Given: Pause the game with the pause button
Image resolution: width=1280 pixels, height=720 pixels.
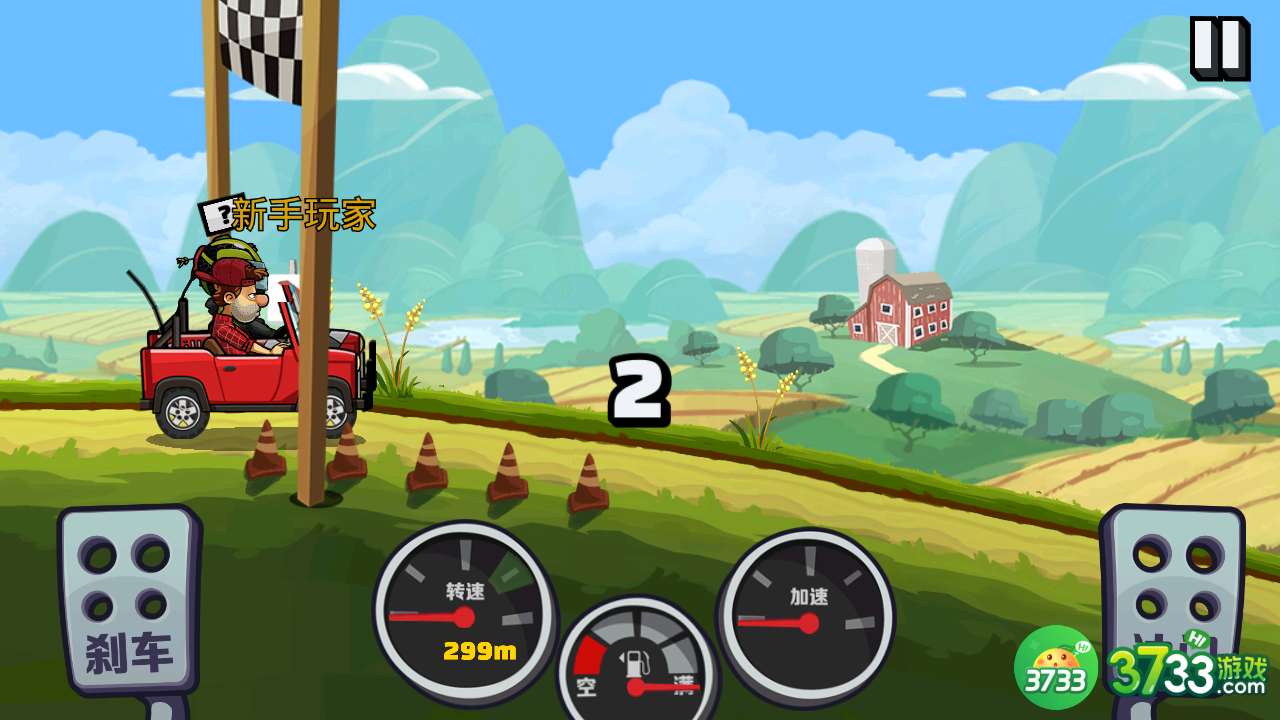Looking at the screenshot, I should click(x=1219, y=47).
